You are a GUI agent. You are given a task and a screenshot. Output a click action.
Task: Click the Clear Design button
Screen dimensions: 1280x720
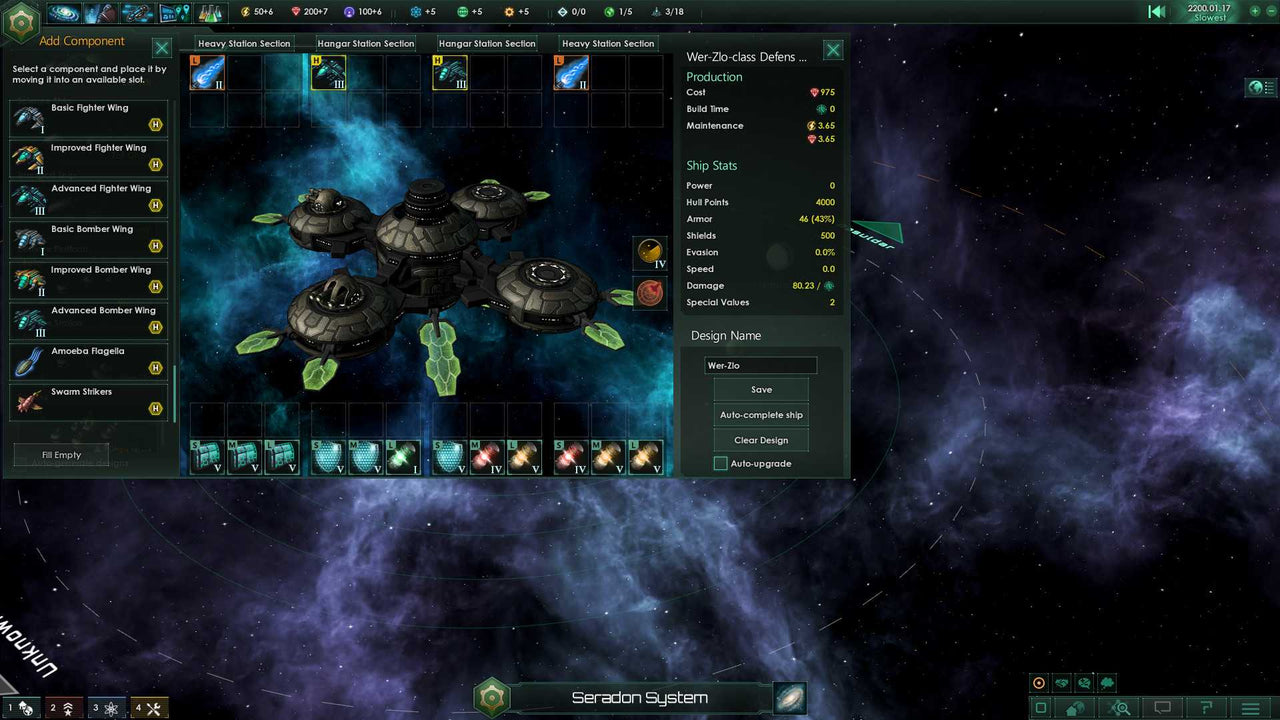(x=761, y=440)
